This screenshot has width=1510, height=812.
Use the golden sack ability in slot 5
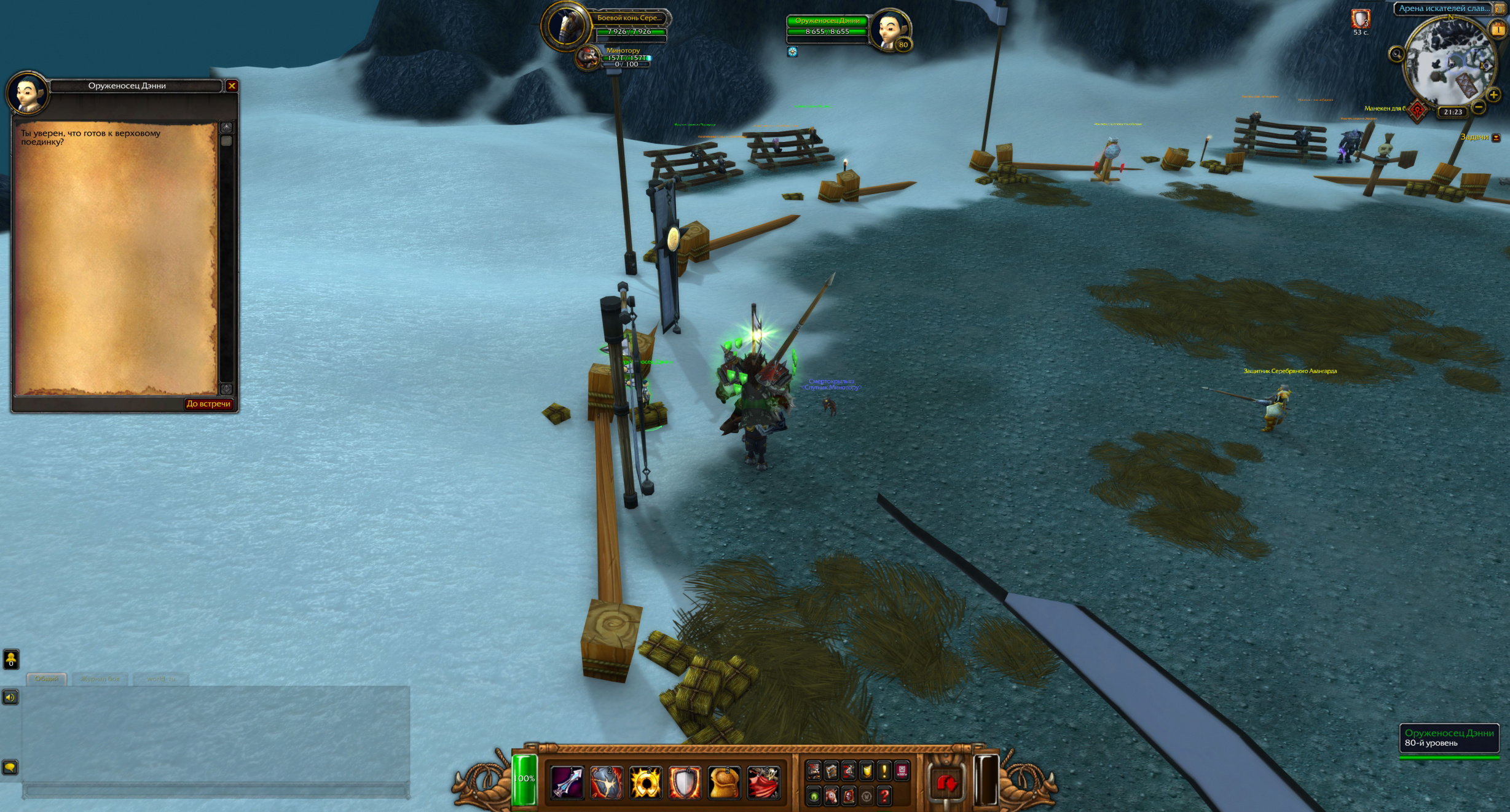(x=724, y=783)
